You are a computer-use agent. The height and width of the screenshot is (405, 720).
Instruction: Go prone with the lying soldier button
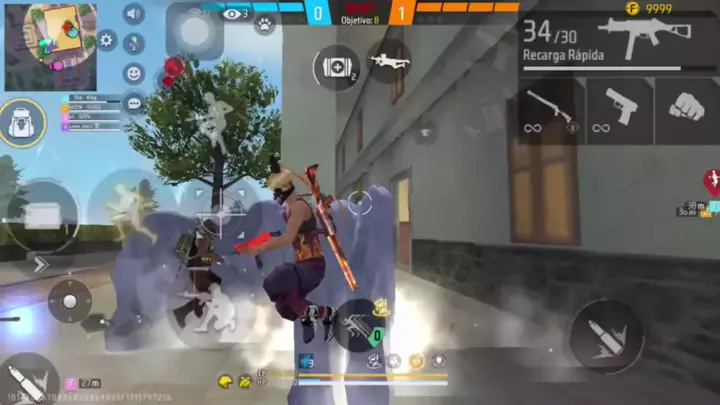tap(389, 62)
